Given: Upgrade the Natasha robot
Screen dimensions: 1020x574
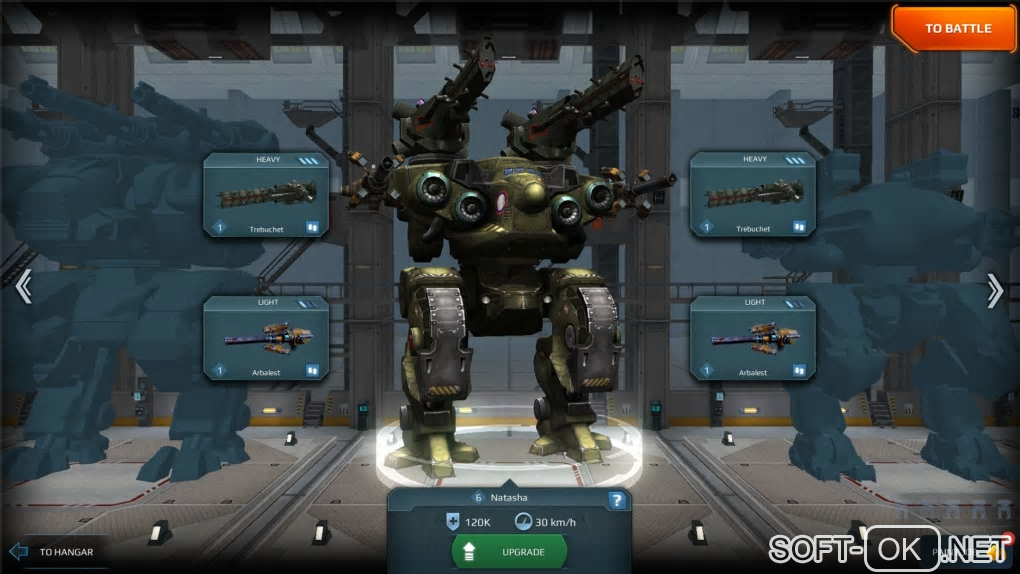Looking at the screenshot, I should pyautogui.click(x=509, y=551).
